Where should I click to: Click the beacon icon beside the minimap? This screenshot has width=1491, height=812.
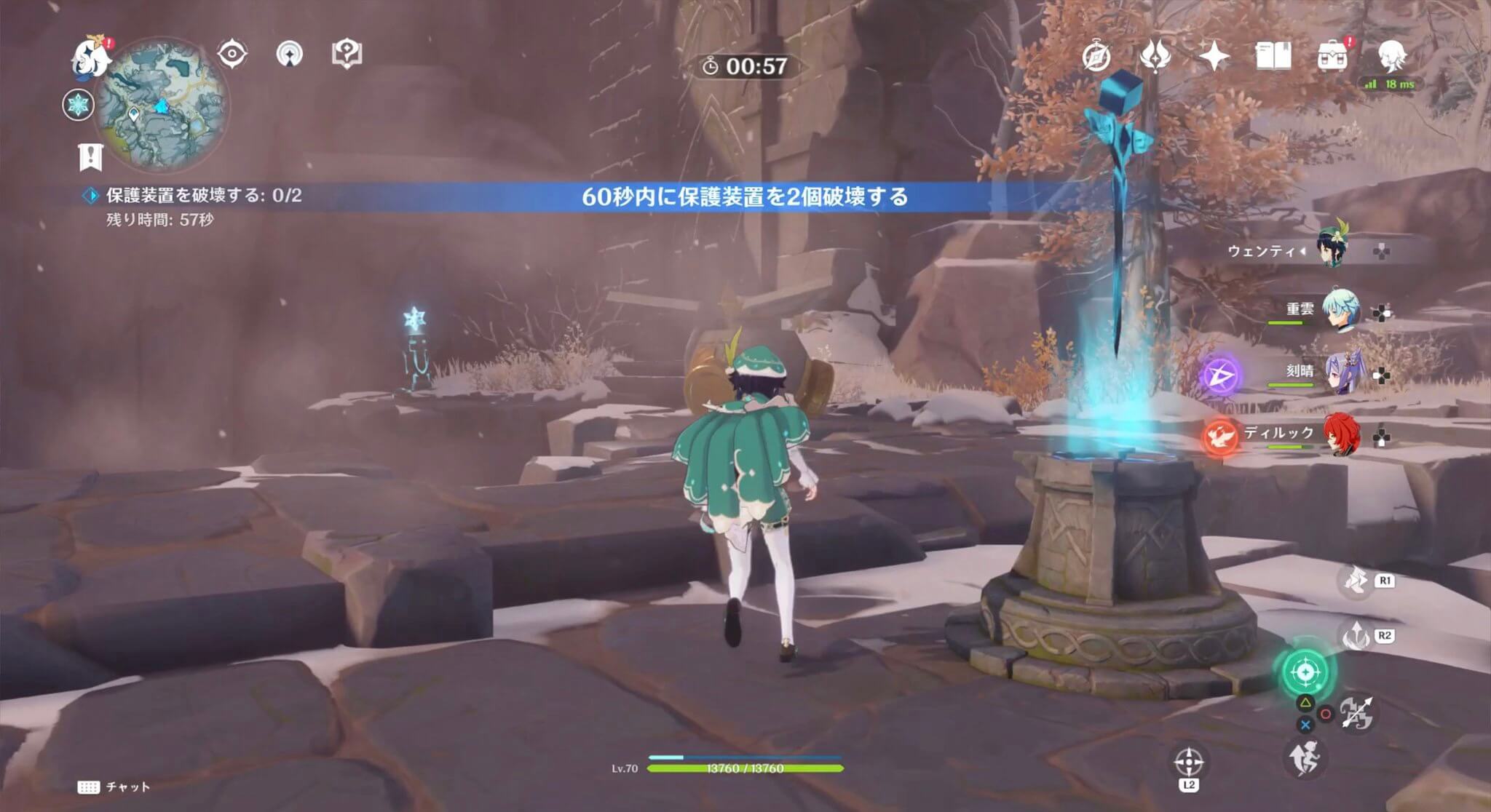290,54
